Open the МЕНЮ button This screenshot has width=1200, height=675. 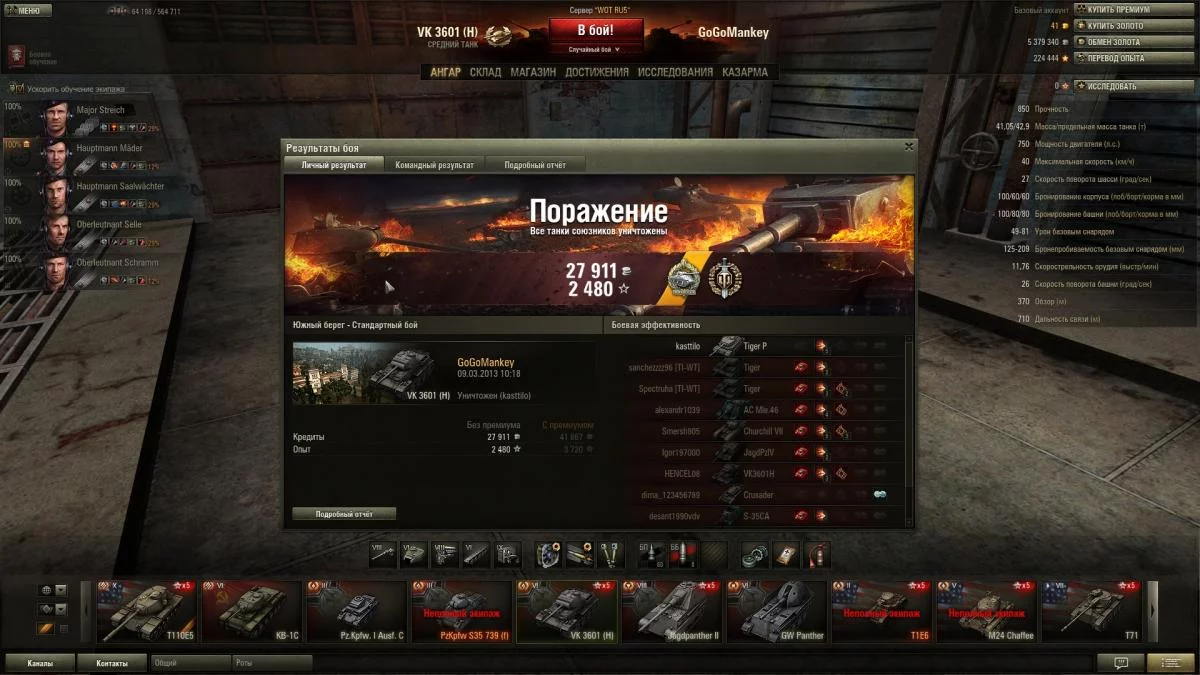pyautogui.click(x=28, y=11)
